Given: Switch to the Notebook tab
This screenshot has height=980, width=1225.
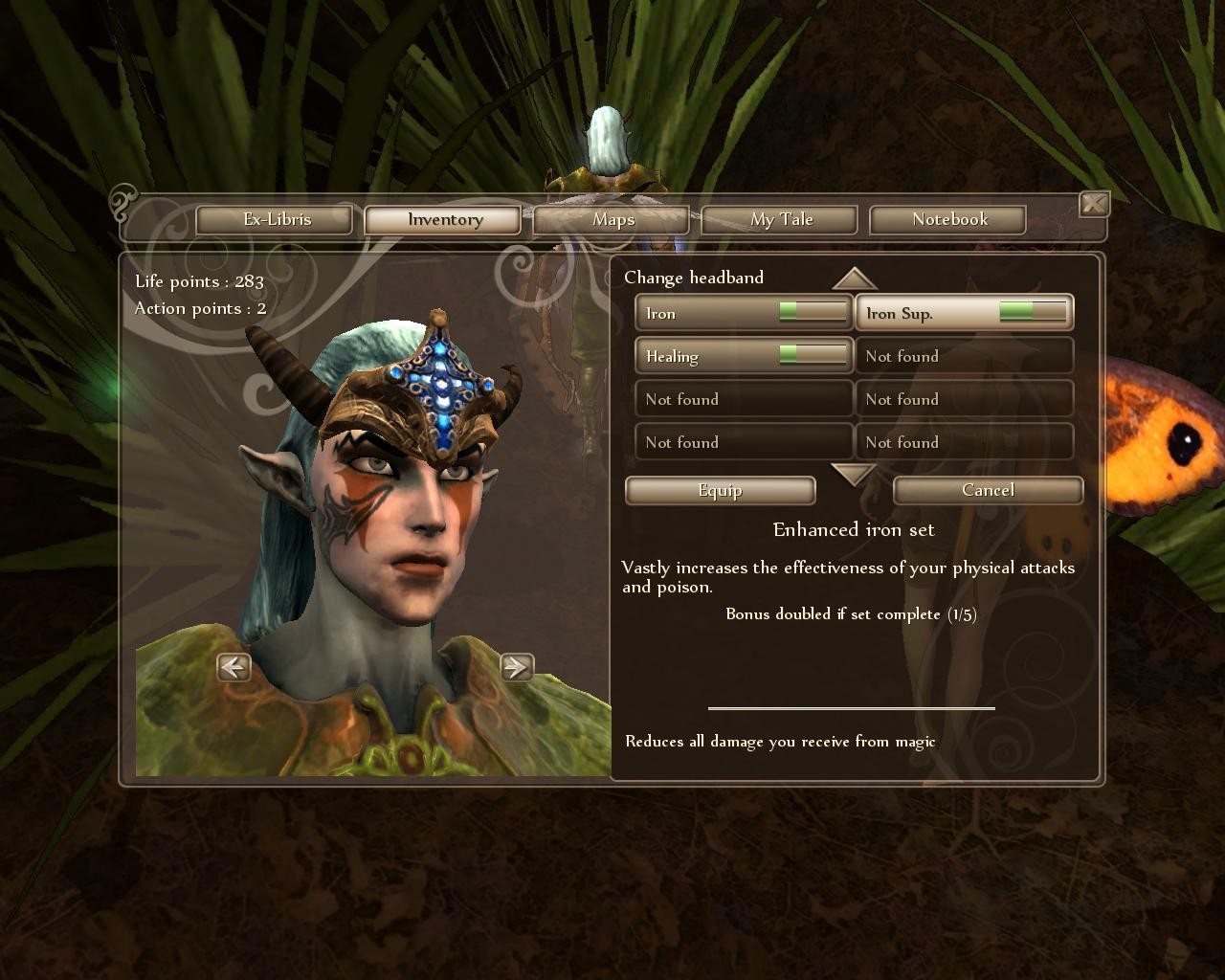Looking at the screenshot, I should coord(948,220).
